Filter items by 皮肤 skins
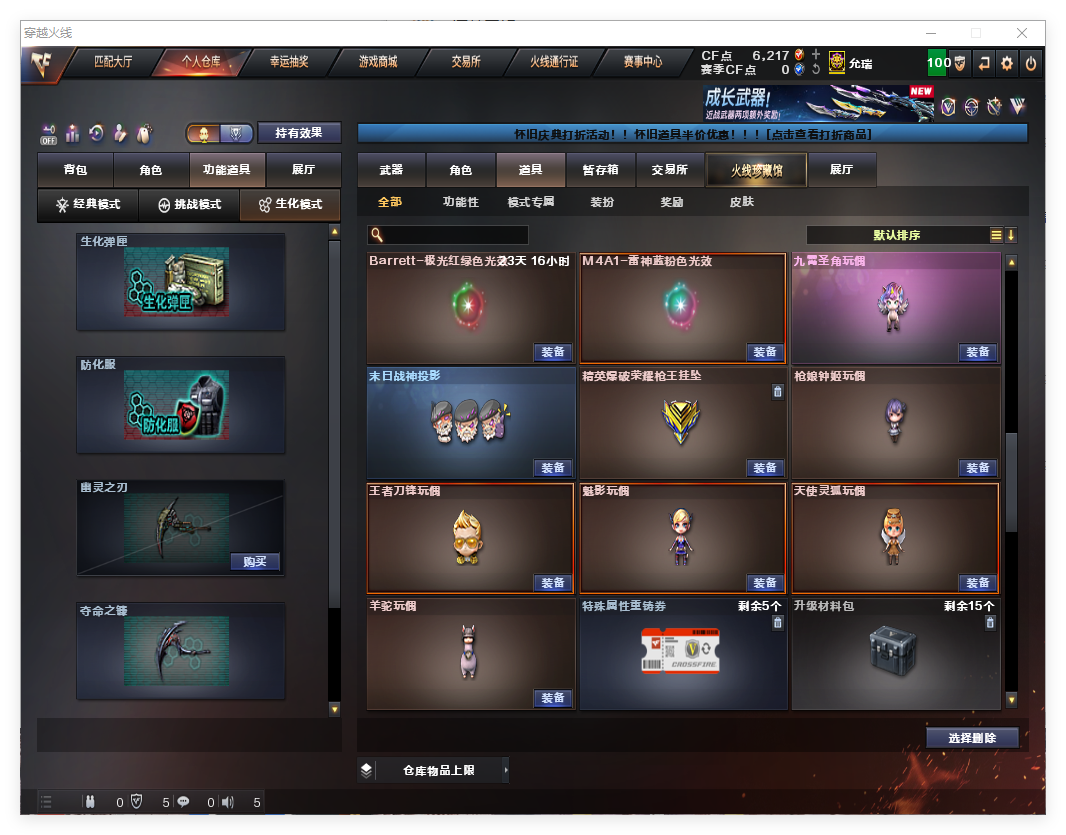1066x835 pixels. (x=742, y=202)
